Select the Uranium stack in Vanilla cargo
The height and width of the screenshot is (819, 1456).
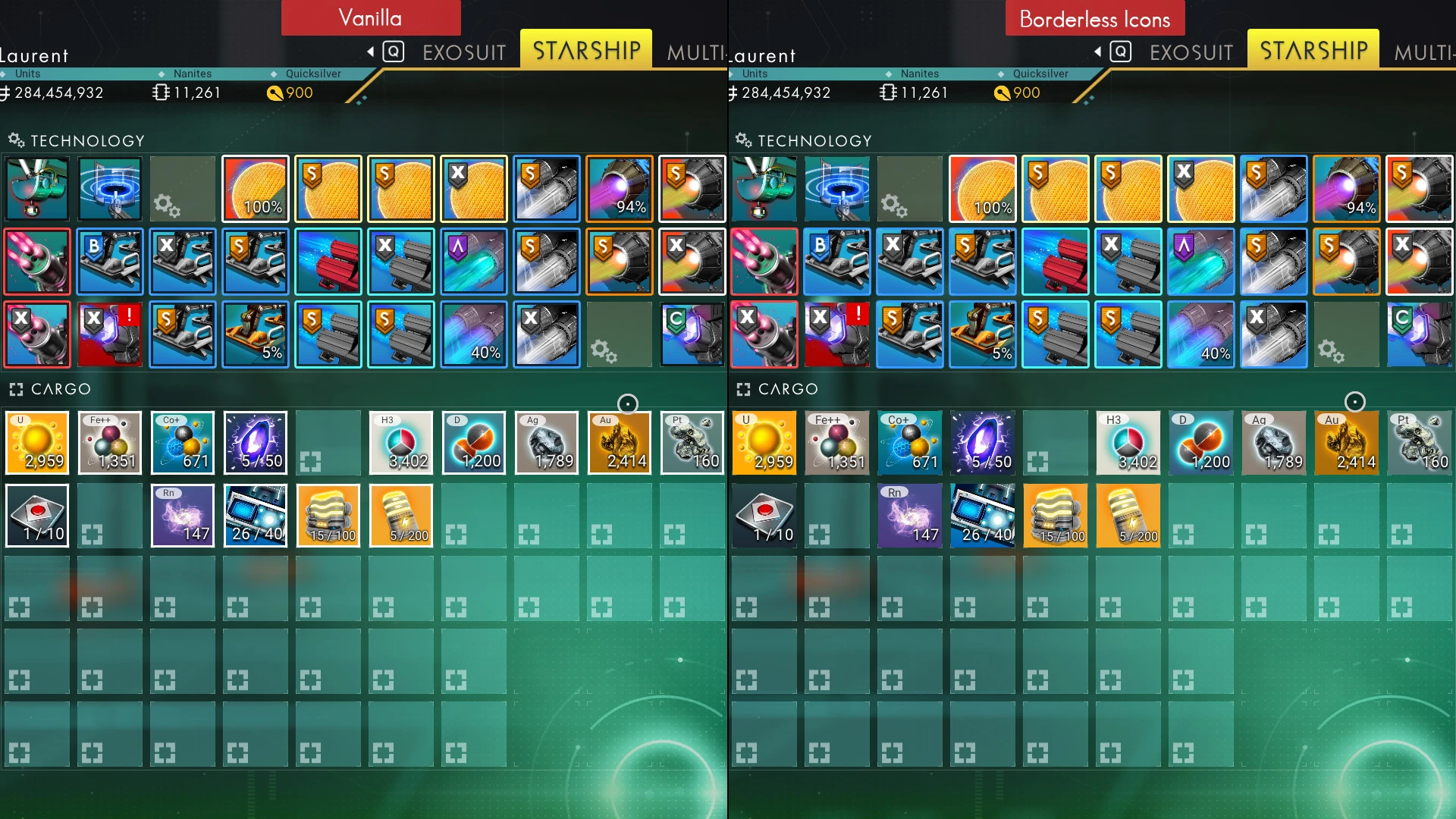37,443
